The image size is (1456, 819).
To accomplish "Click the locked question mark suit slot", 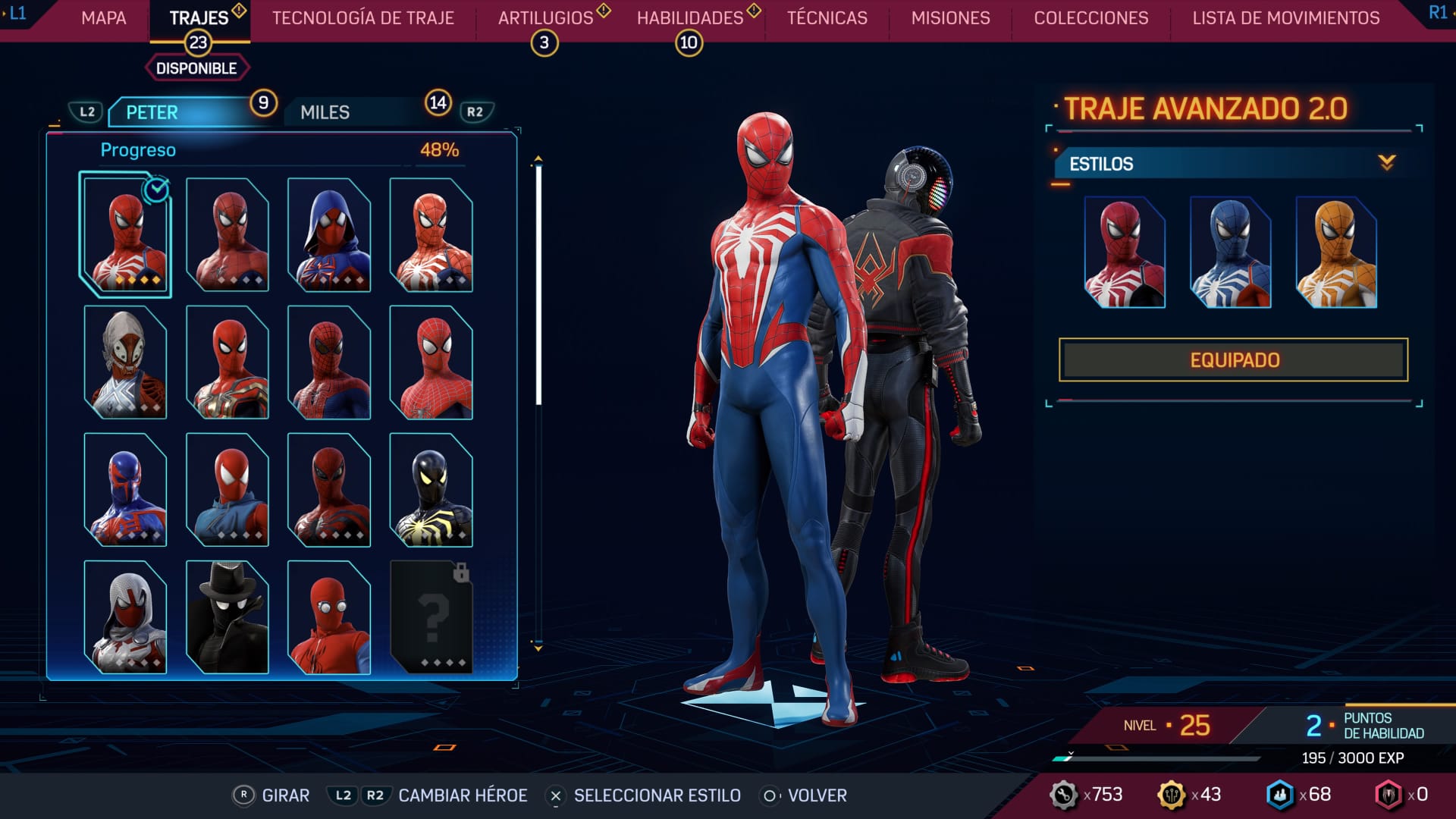I will tap(431, 617).
